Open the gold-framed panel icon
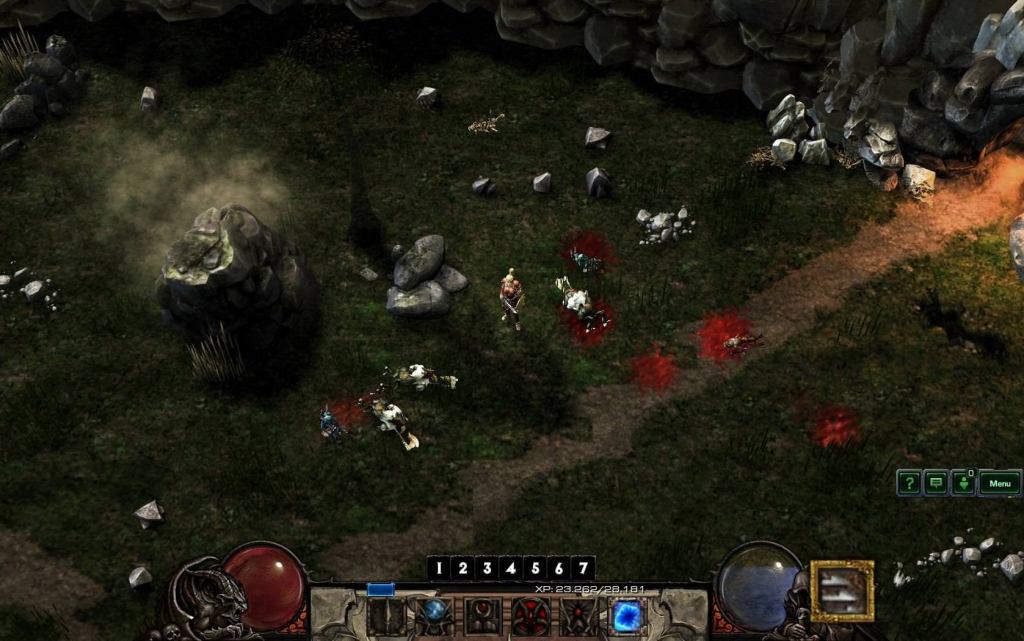 tap(842, 590)
